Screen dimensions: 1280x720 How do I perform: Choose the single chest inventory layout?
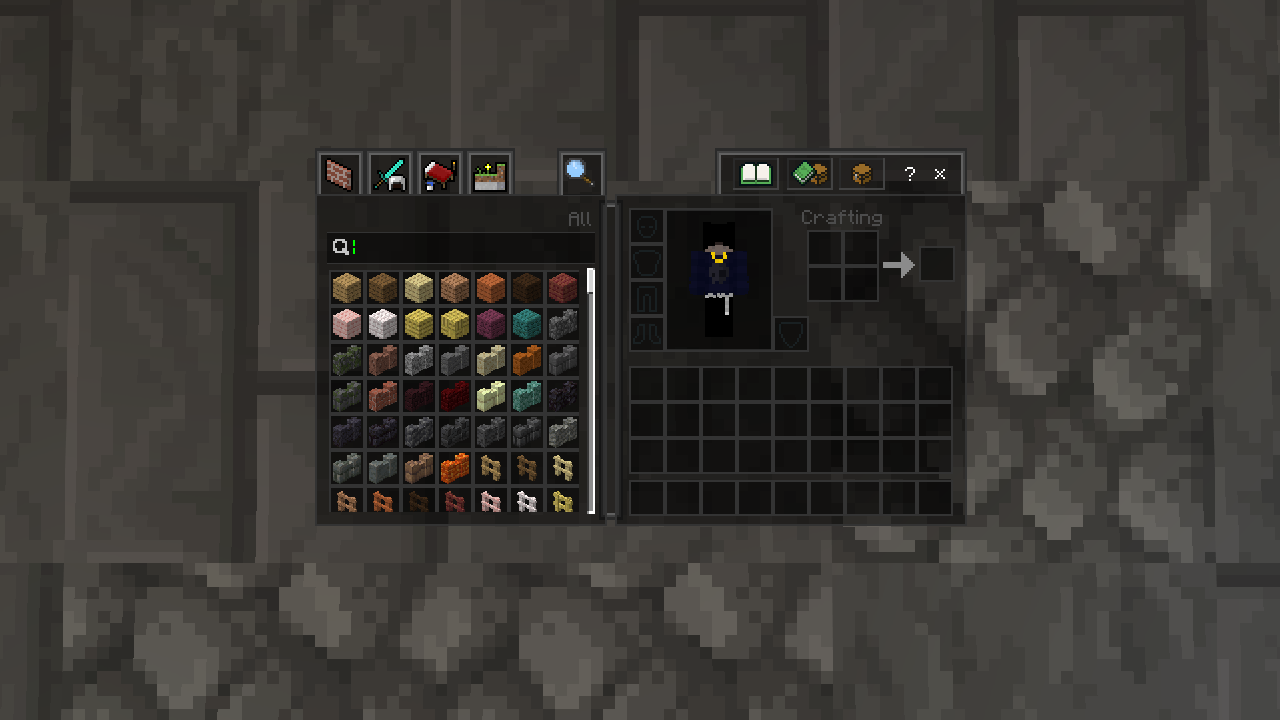862,174
